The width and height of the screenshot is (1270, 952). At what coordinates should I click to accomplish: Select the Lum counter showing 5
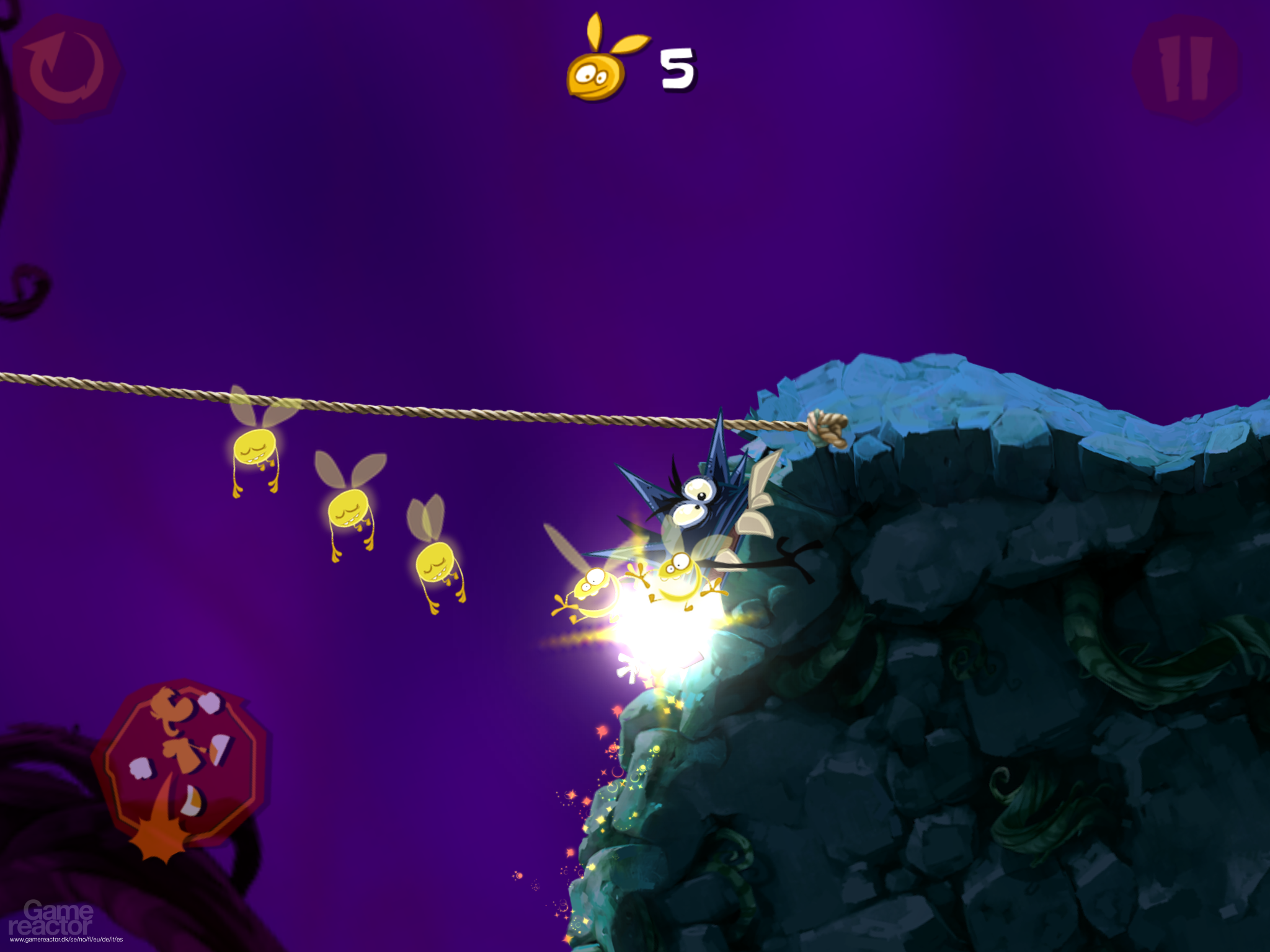pos(676,68)
